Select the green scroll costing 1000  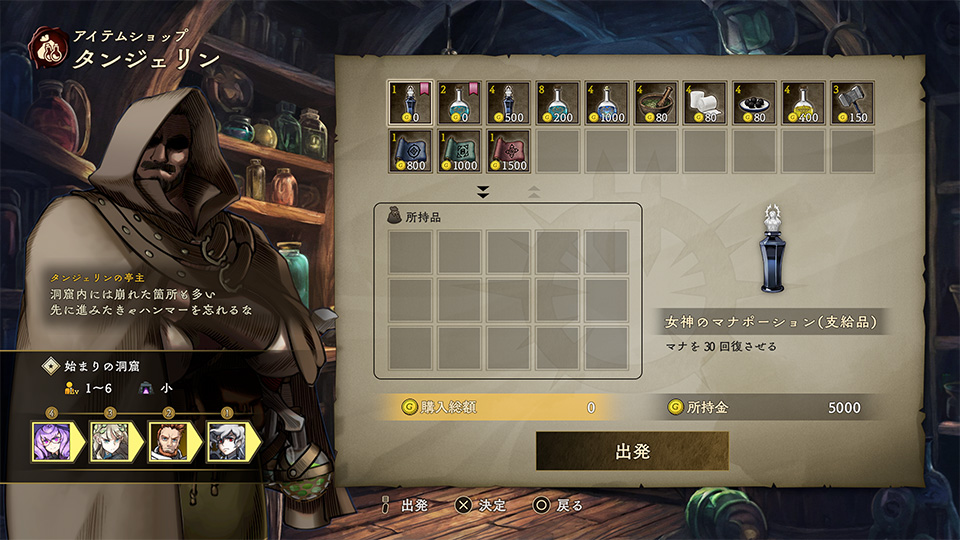(458, 151)
